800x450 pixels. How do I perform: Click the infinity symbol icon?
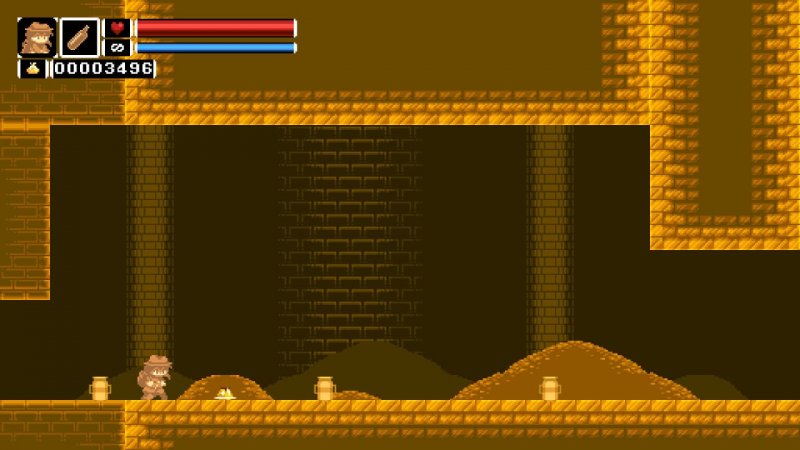pyautogui.click(x=117, y=47)
